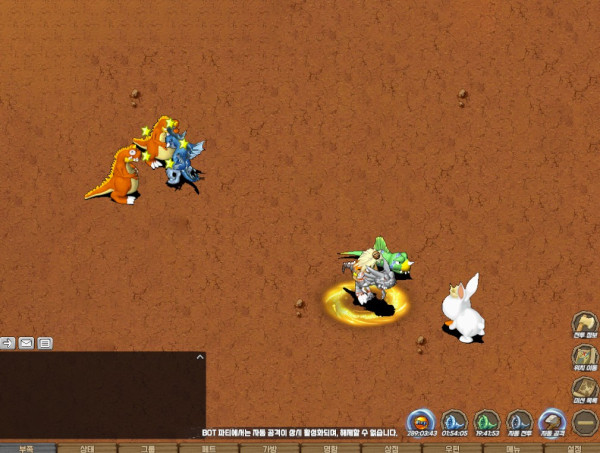Expand chat with the up-arrow caret
600x453 pixels.
click(x=199, y=356)
